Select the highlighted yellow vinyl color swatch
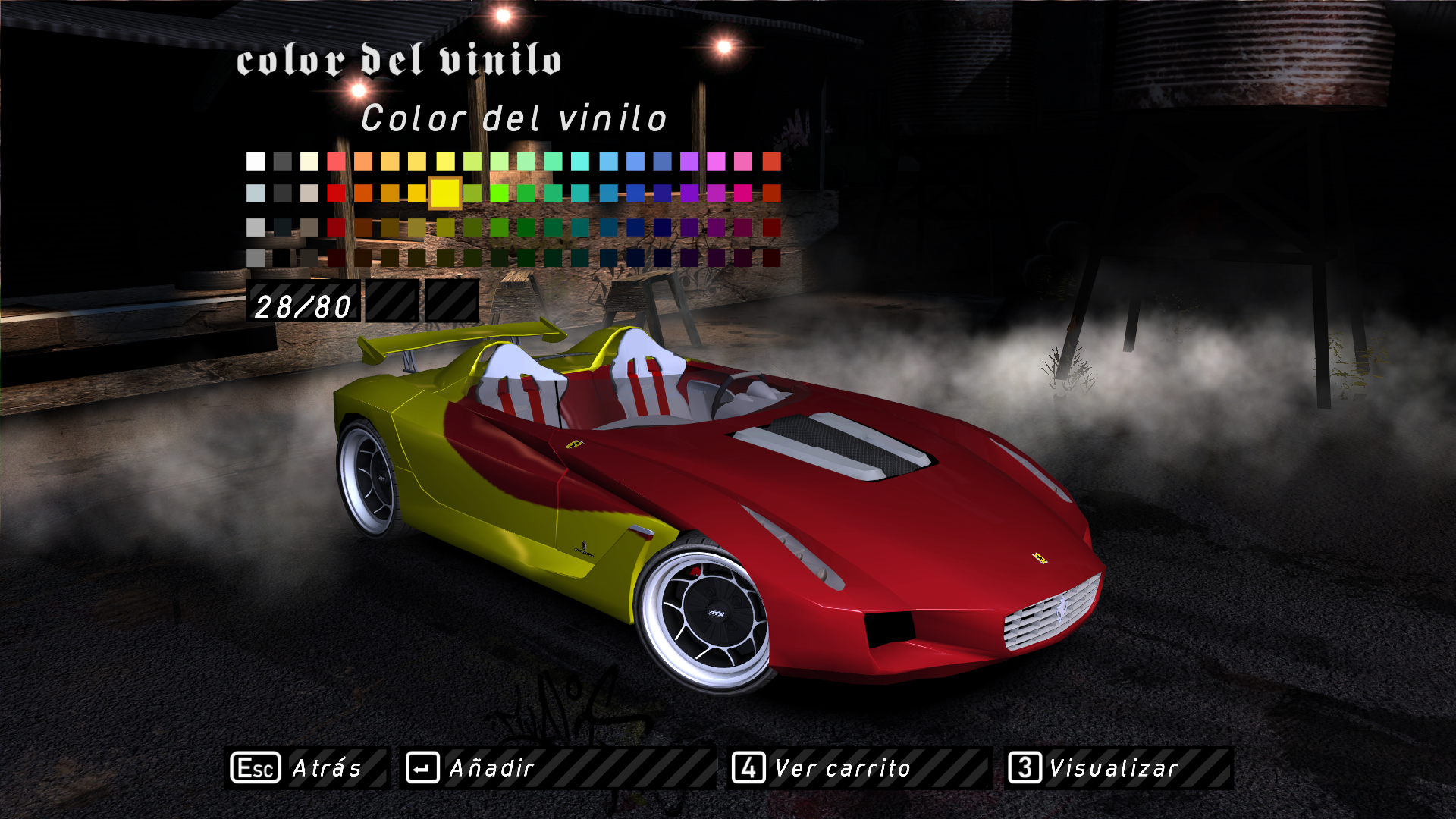Screen dimensions: 1456x819 point(445,193)
